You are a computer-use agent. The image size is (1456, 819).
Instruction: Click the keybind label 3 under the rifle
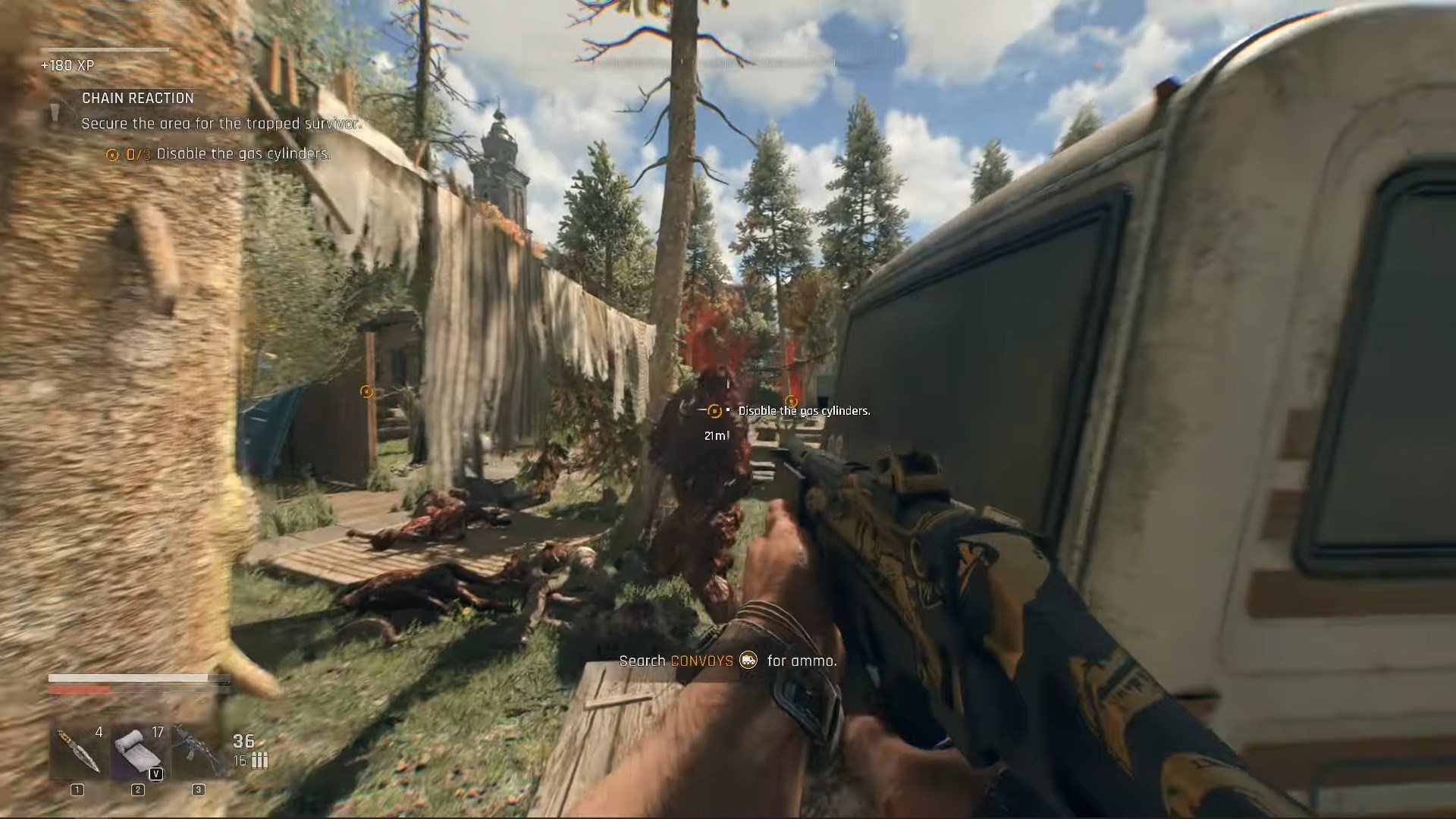click(199, 789)
